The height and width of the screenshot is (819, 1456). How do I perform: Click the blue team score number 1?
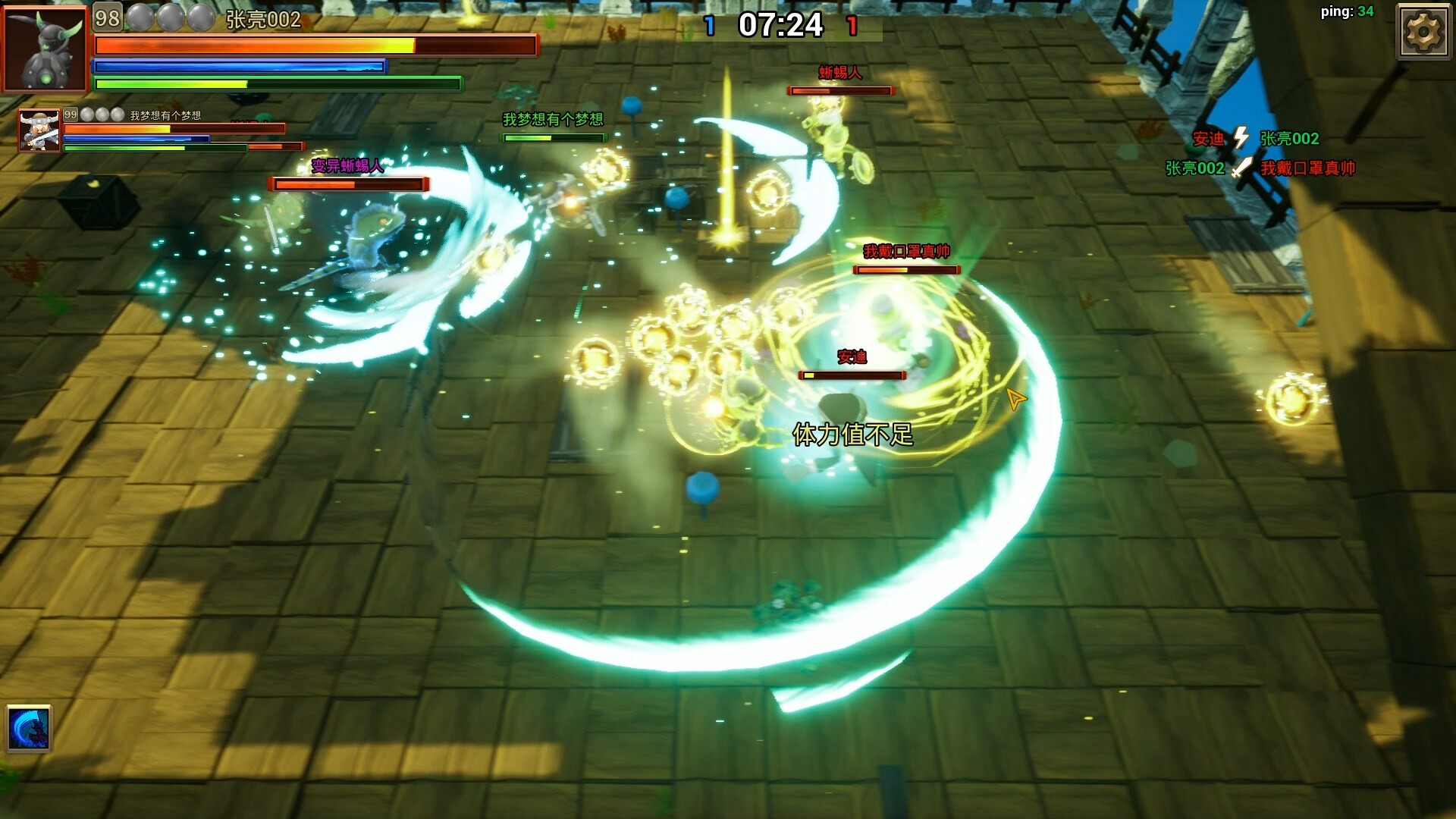[710, 25]
